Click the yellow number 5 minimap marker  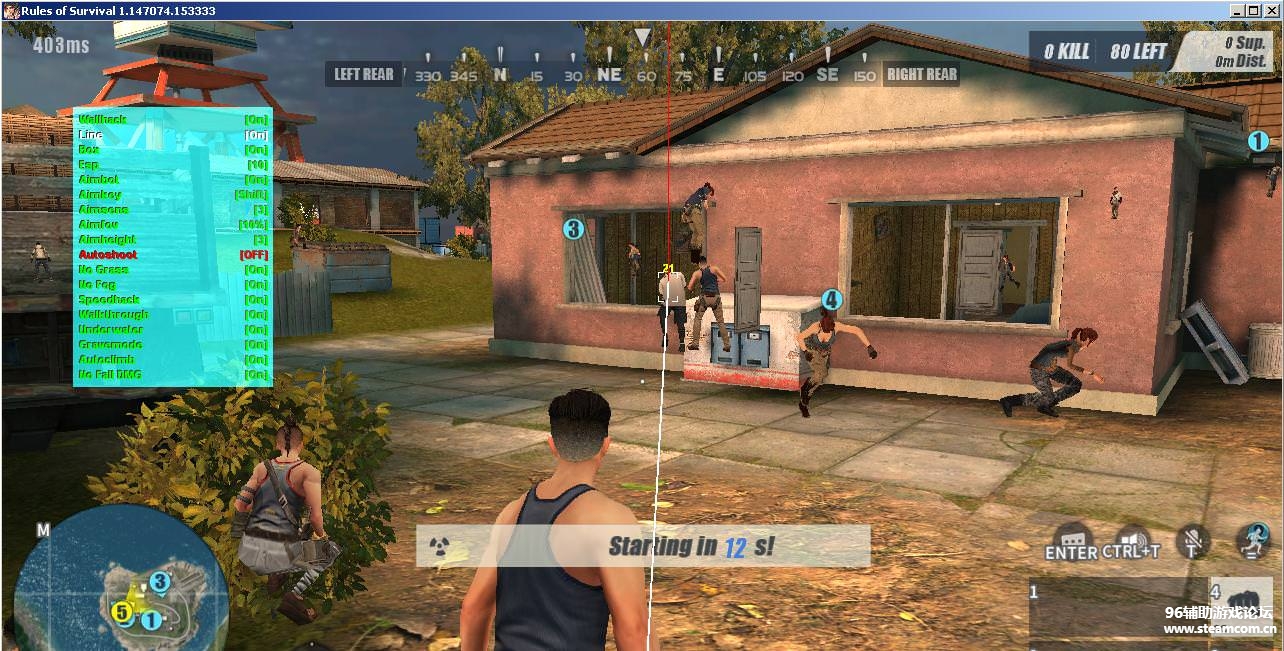tap(121, 612)
